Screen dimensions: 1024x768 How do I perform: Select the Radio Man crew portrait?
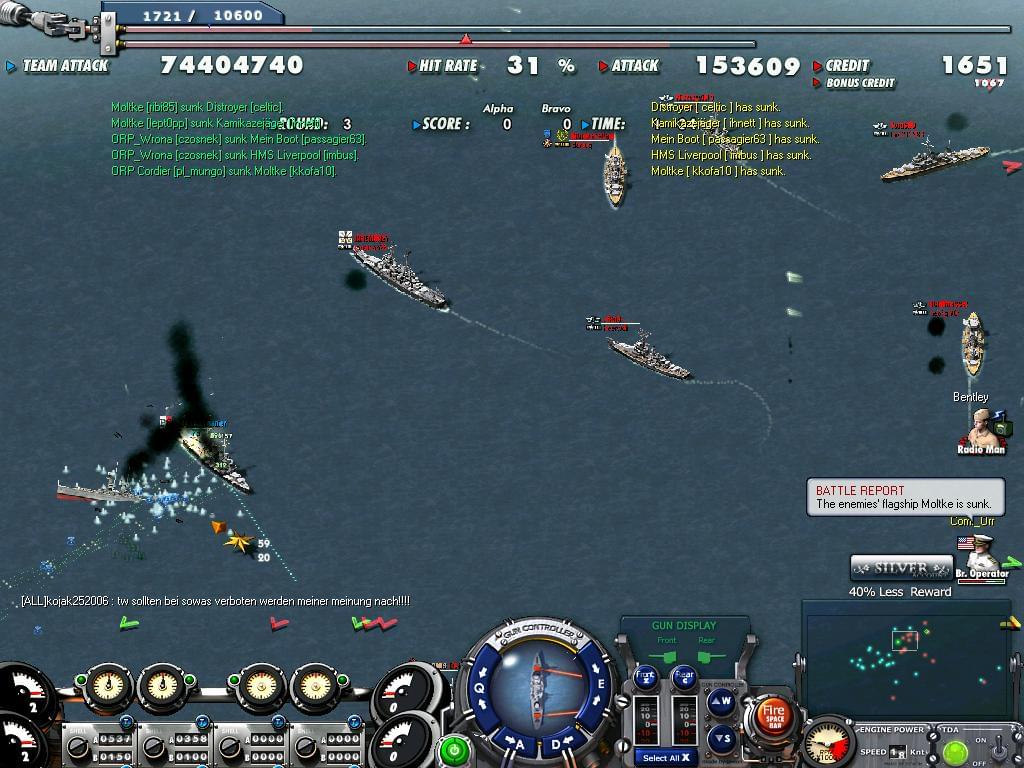coord(981,428)
